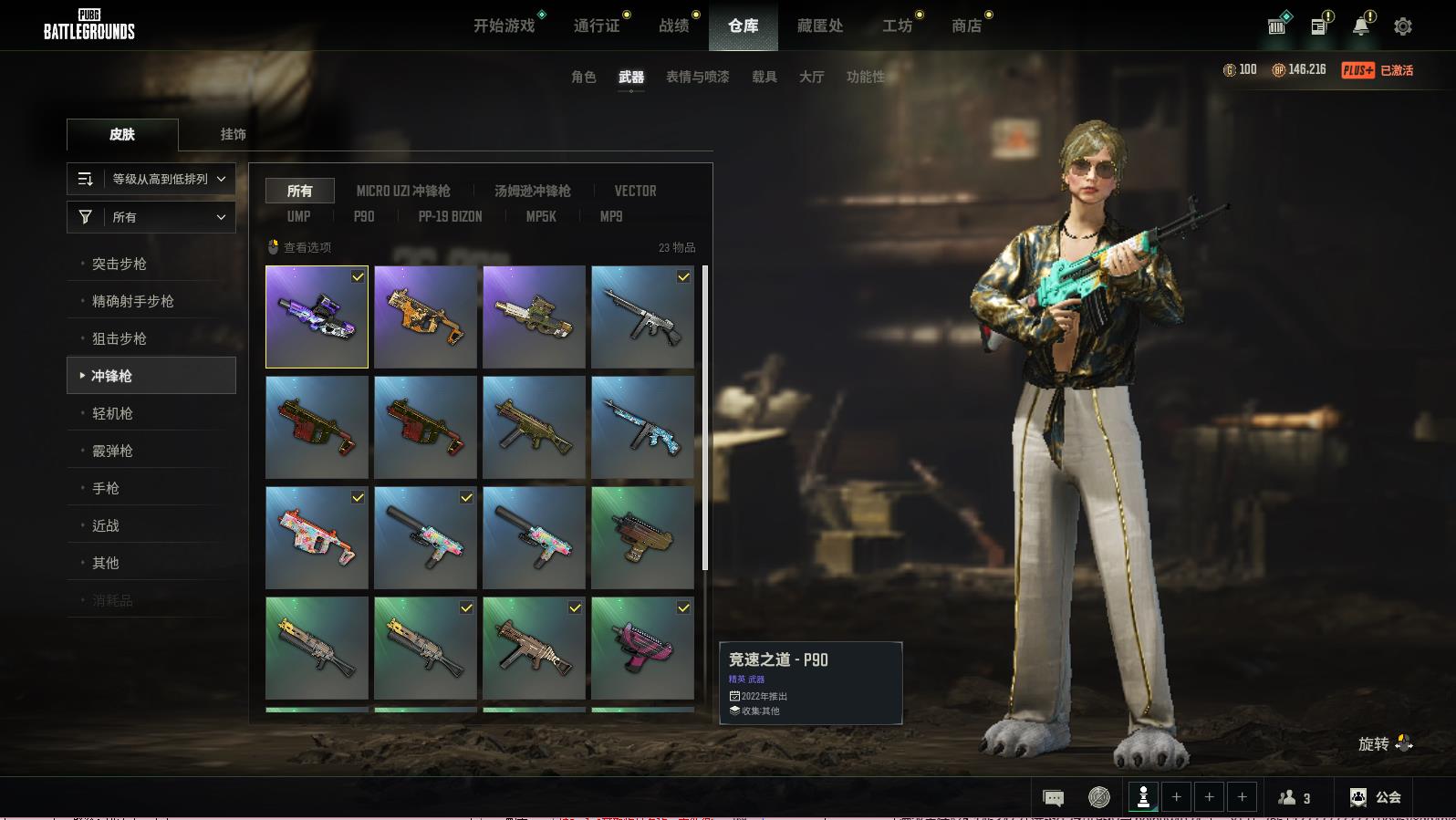This screenshot has height=820, width=1456.
Task: Open the 工坊 (Workshop) menu
Action: click(x=897, y=26)
